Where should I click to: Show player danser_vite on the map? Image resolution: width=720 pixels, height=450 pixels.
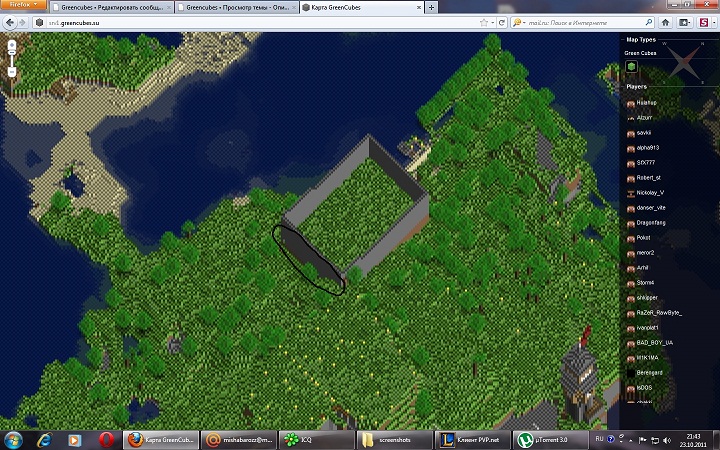[x=651, y=207]
